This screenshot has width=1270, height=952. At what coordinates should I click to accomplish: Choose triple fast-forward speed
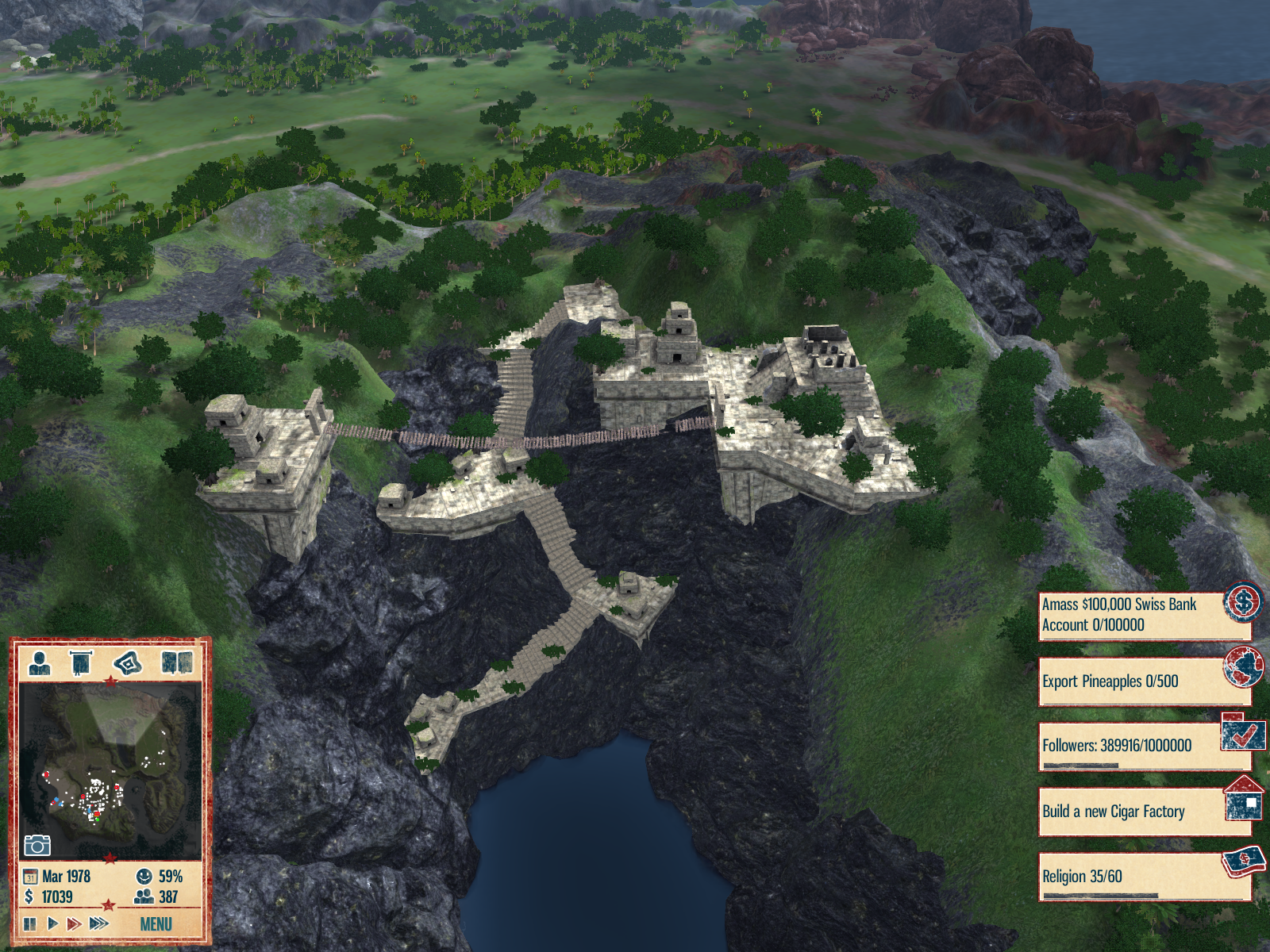(99, 923)
